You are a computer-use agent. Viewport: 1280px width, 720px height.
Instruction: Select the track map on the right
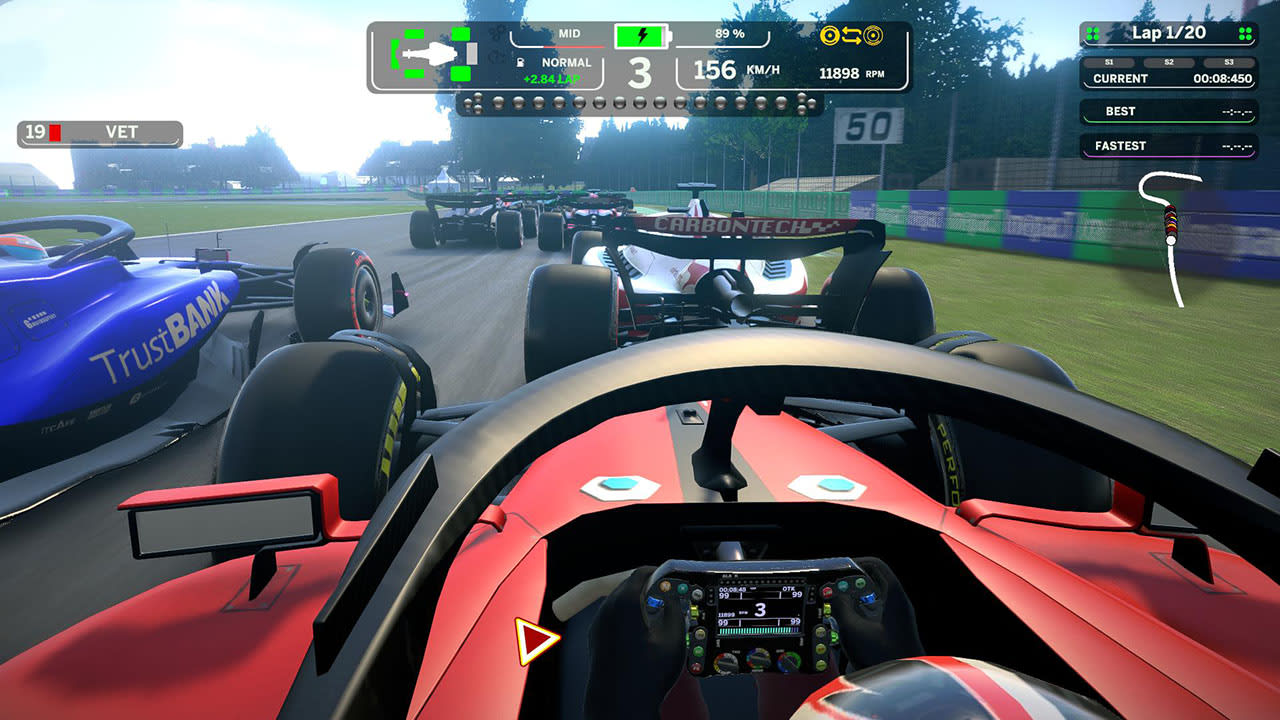(x=1172, y=230)
